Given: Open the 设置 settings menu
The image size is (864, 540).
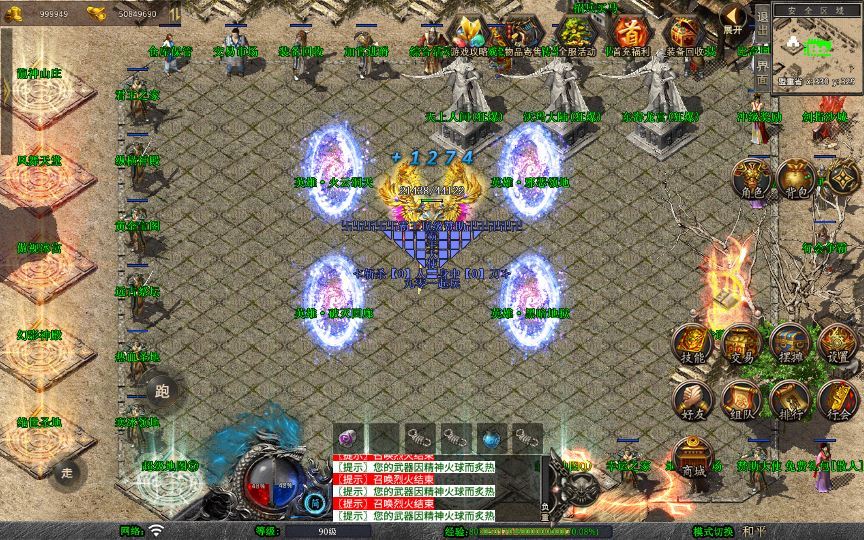Looking at the screenshot, I should [838, 345].
